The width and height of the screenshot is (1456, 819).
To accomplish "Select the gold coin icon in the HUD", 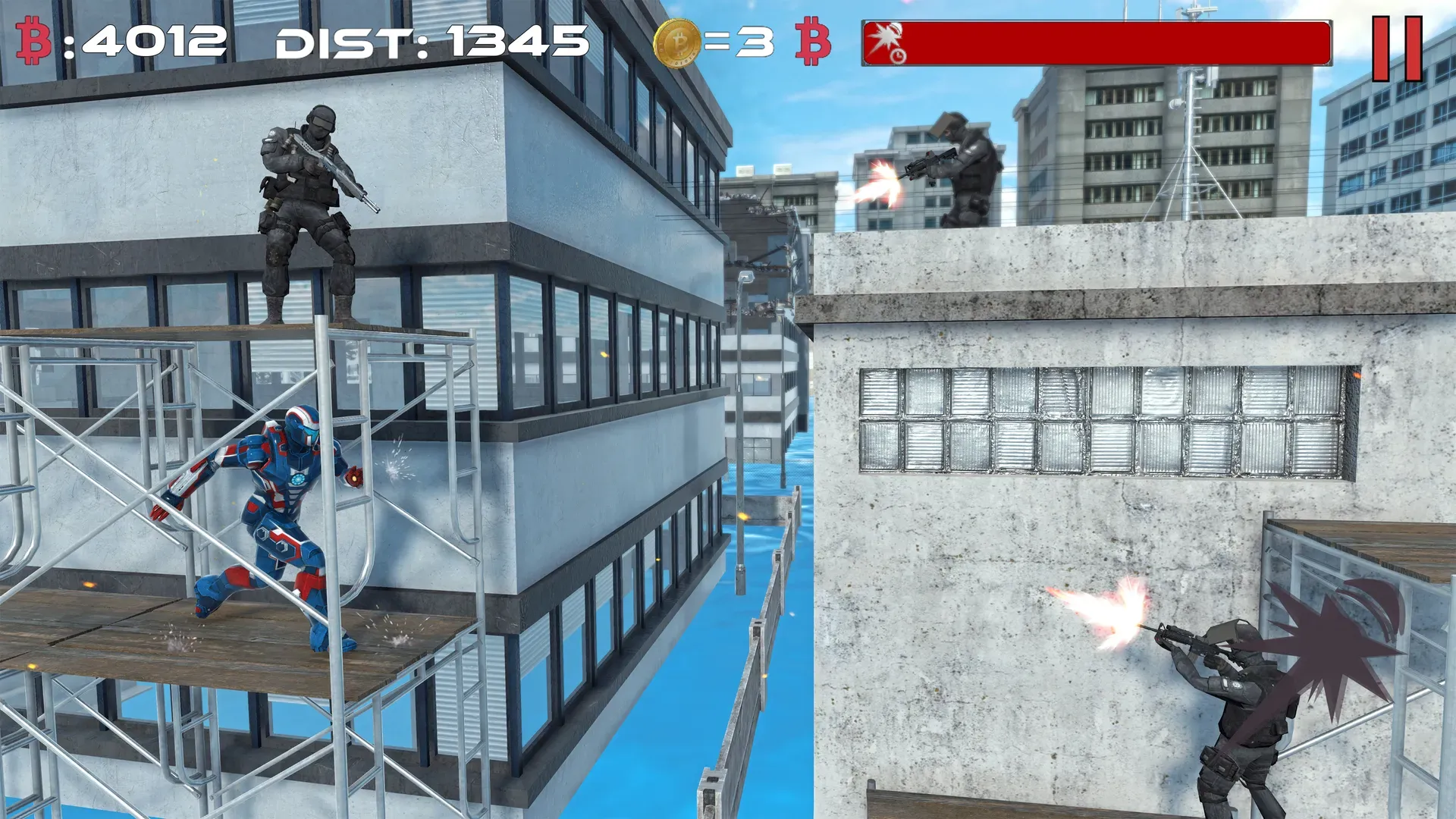I will coord(677,42).
